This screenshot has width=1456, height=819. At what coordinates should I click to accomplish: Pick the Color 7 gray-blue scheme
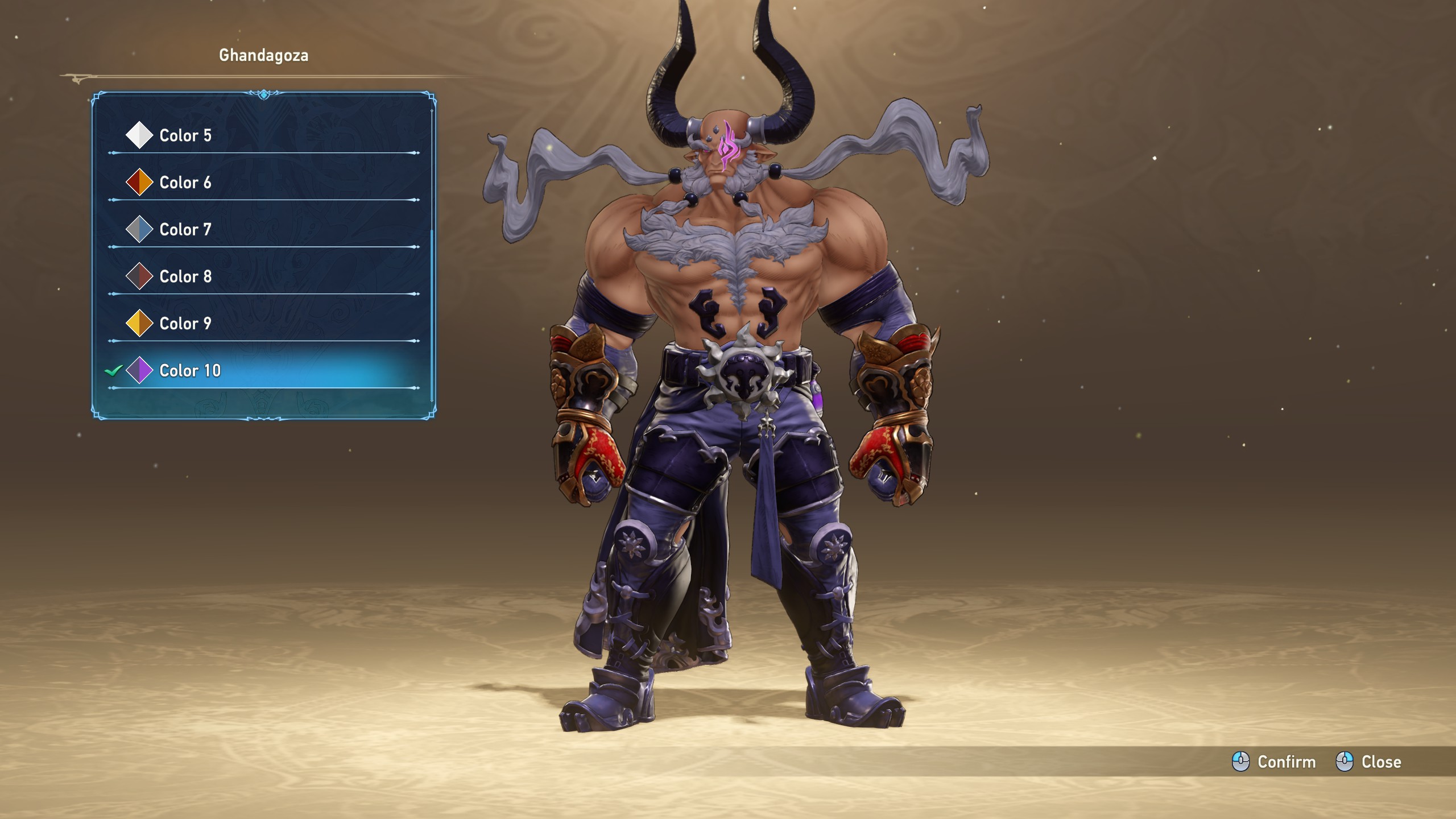[185, 230]
